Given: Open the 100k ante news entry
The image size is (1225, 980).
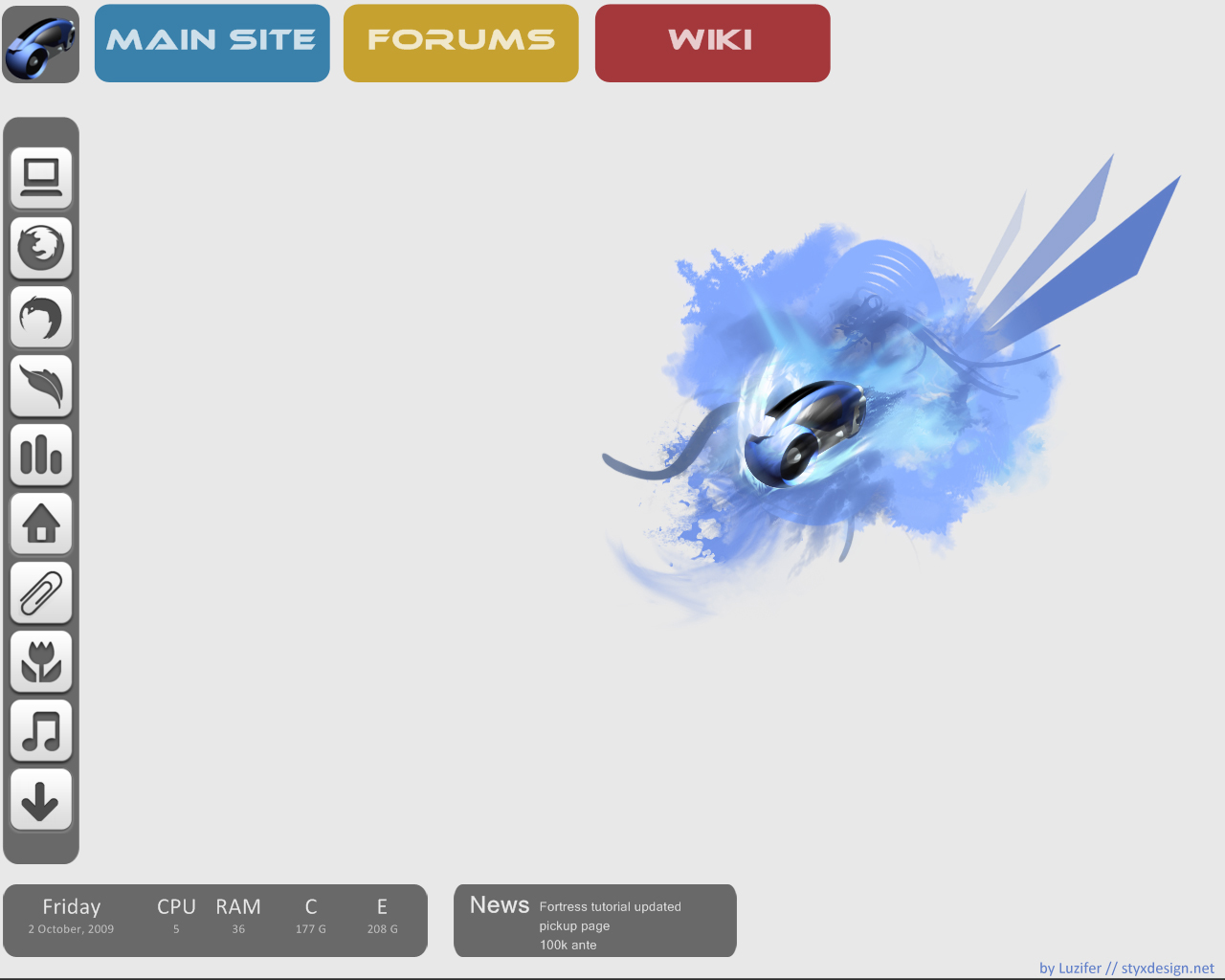Looking at the screenshot, I should [x=568, y=945].
